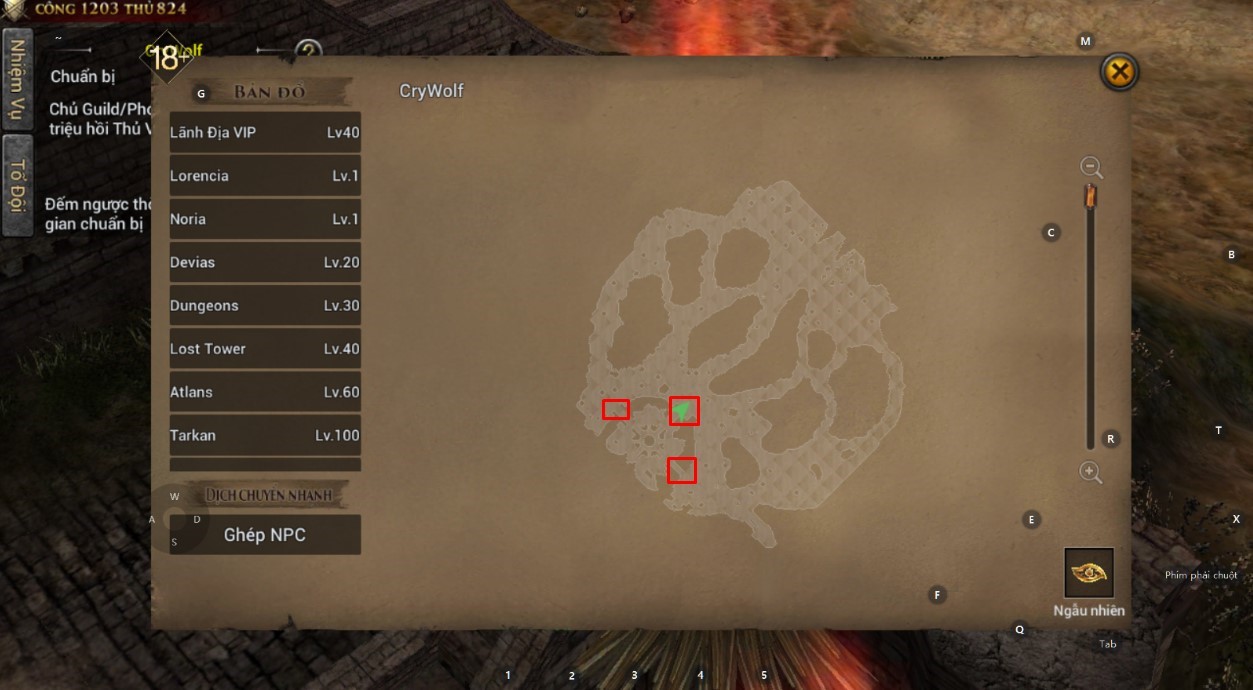Click the Ghép NPC quick travel button
The width and height of the screenshot is (1253, 690).
265,535
